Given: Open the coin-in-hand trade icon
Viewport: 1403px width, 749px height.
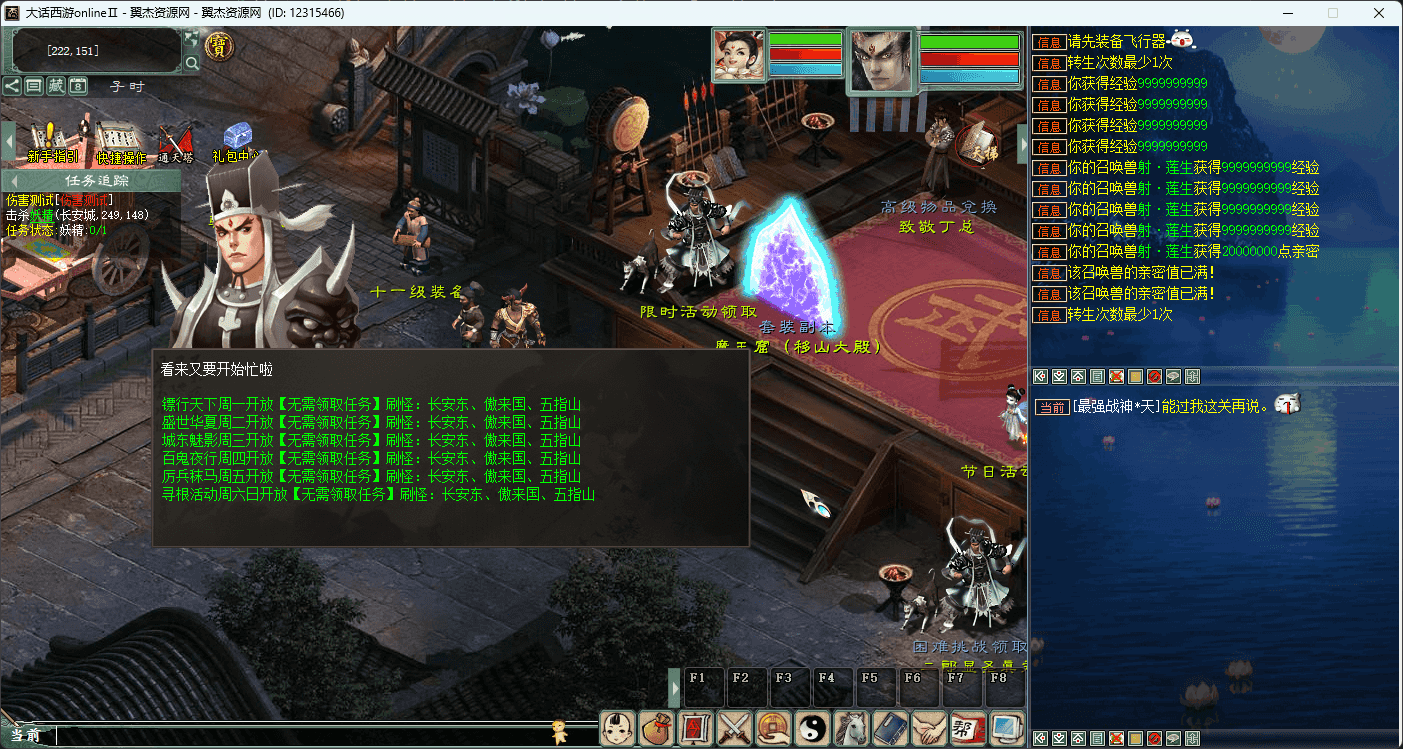Looking at the screenshot, I should coord(774,727).
